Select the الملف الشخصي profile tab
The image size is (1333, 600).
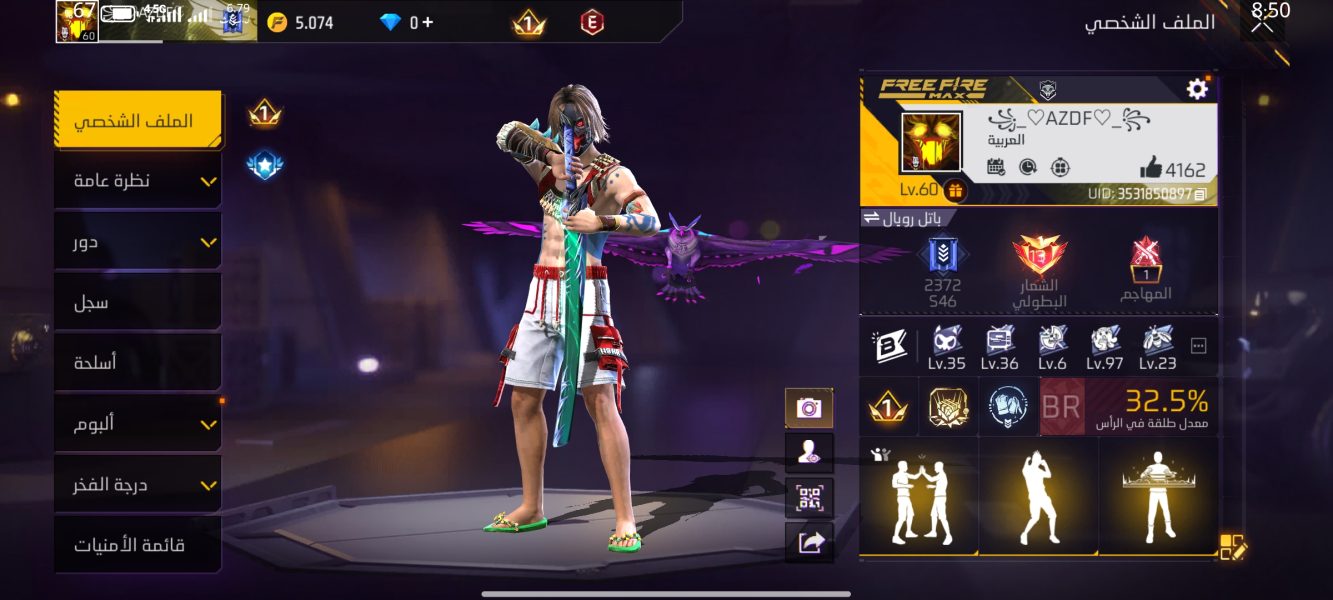point(137,121)
